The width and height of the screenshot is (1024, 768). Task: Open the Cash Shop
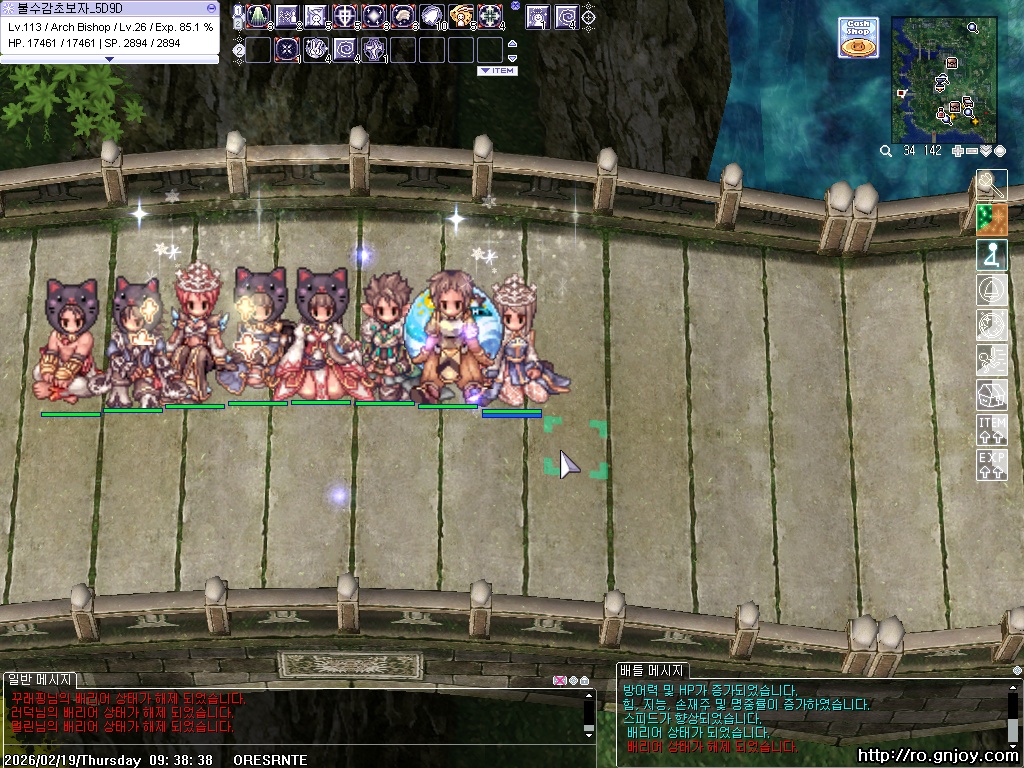click(858, 37)
